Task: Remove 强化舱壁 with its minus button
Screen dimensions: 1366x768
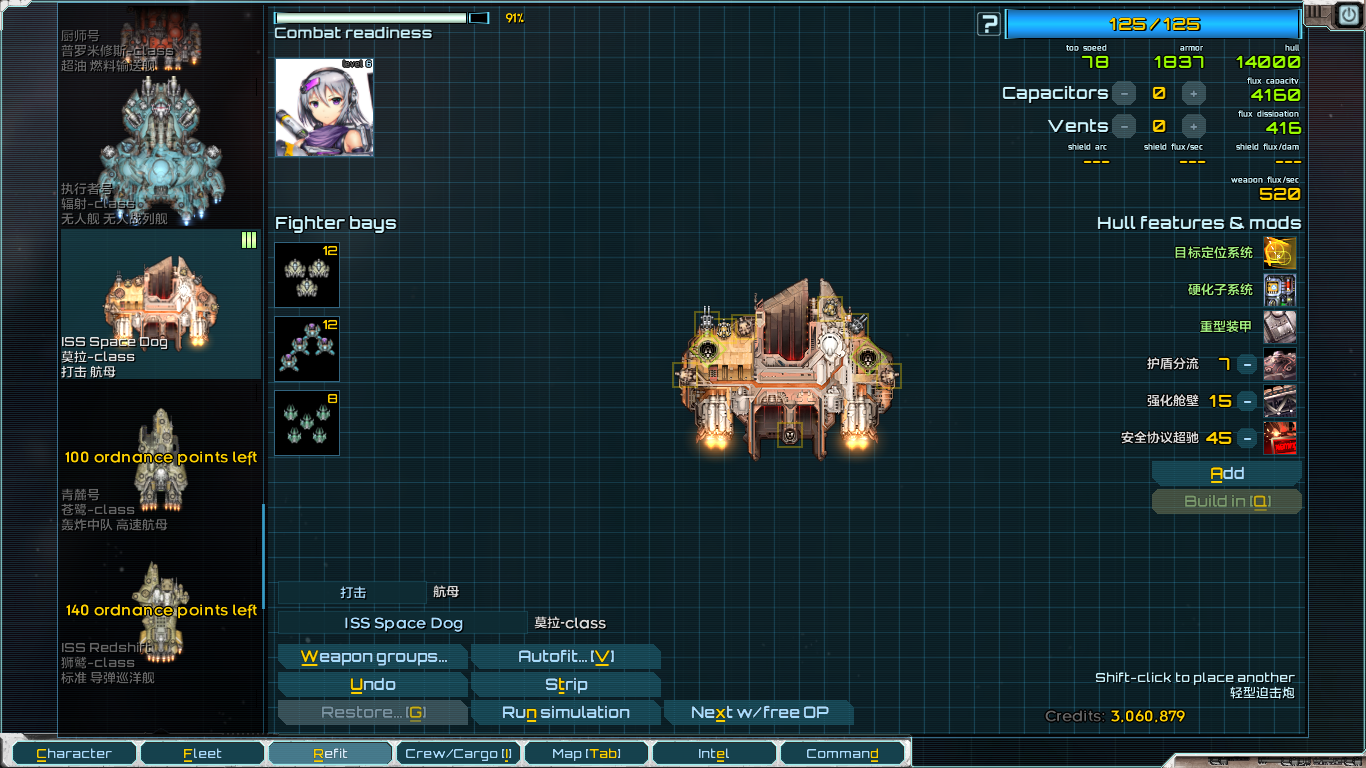Action: (1246, 401)
